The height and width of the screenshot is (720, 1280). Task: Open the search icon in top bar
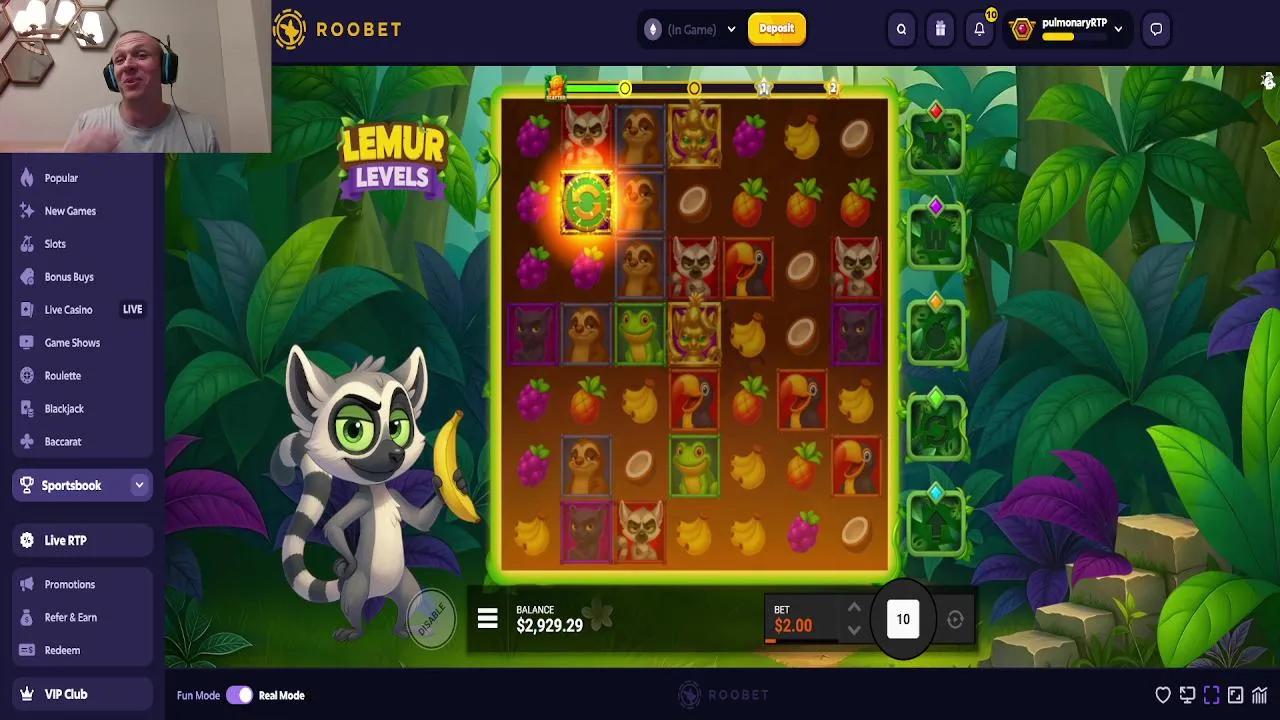click(x=900, y=29)
